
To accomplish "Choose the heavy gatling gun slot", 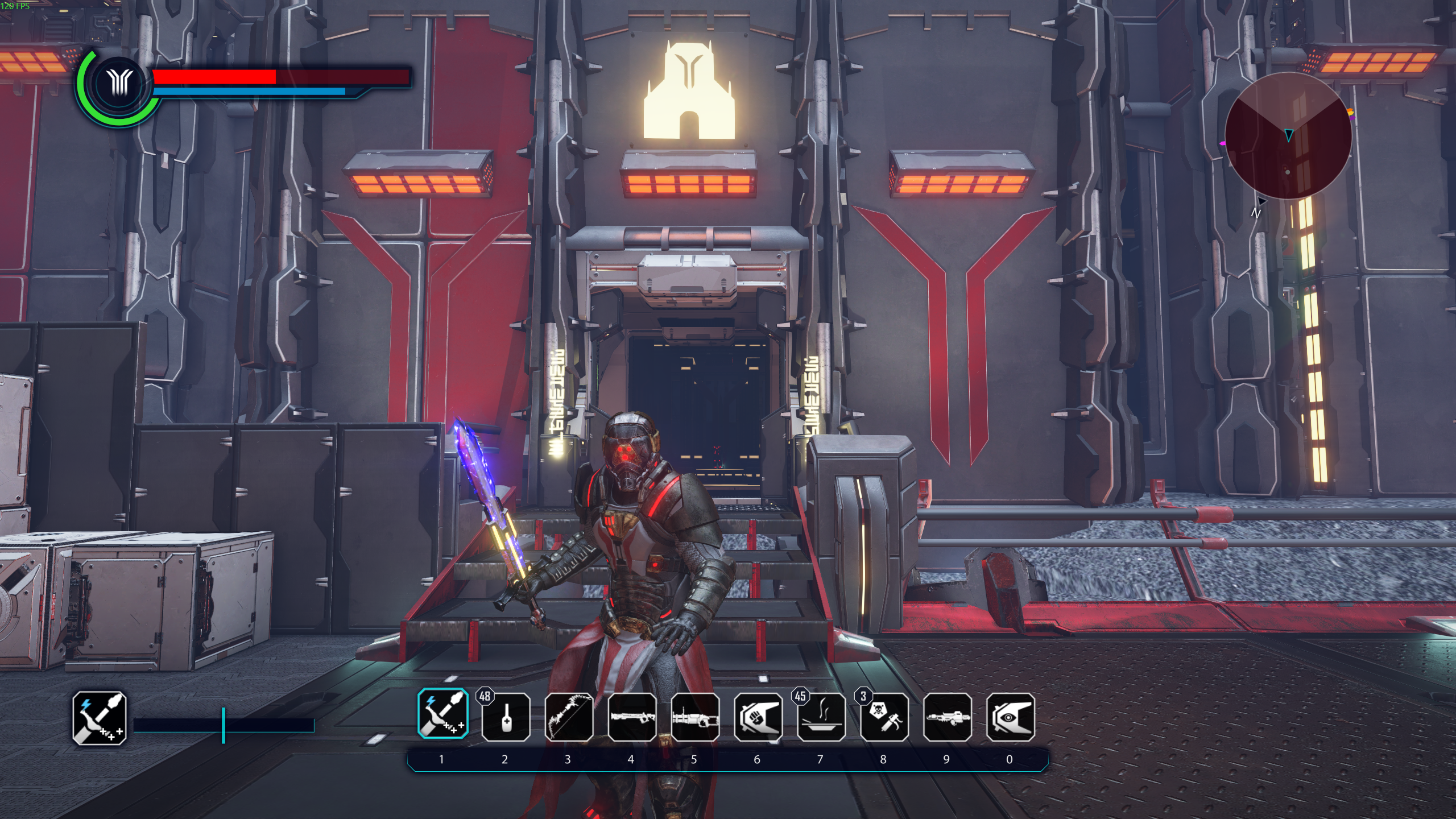I will pyautogui.click(x=695, y=717).
